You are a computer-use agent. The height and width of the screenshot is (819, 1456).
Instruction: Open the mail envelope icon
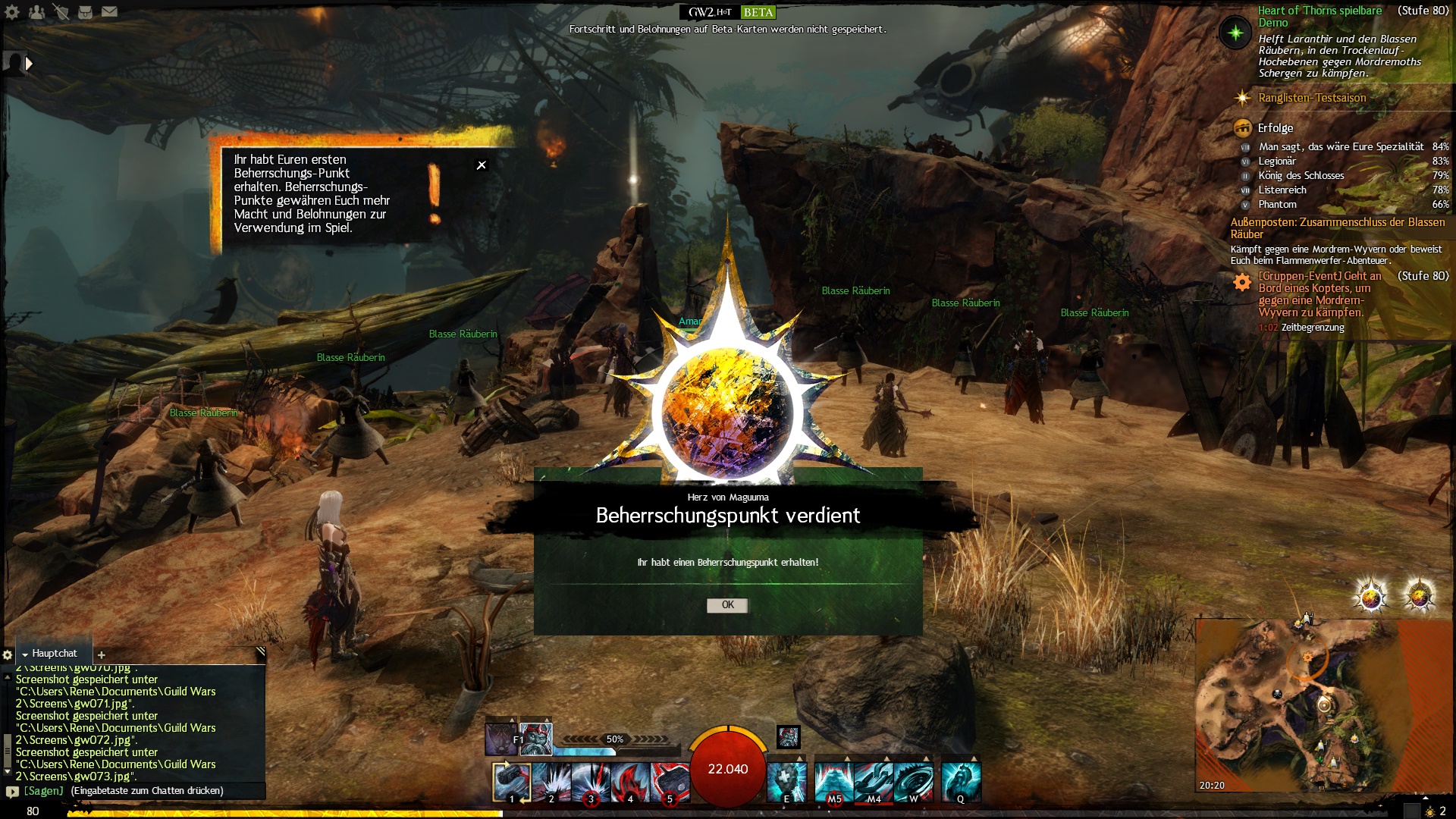click(110, 12)
